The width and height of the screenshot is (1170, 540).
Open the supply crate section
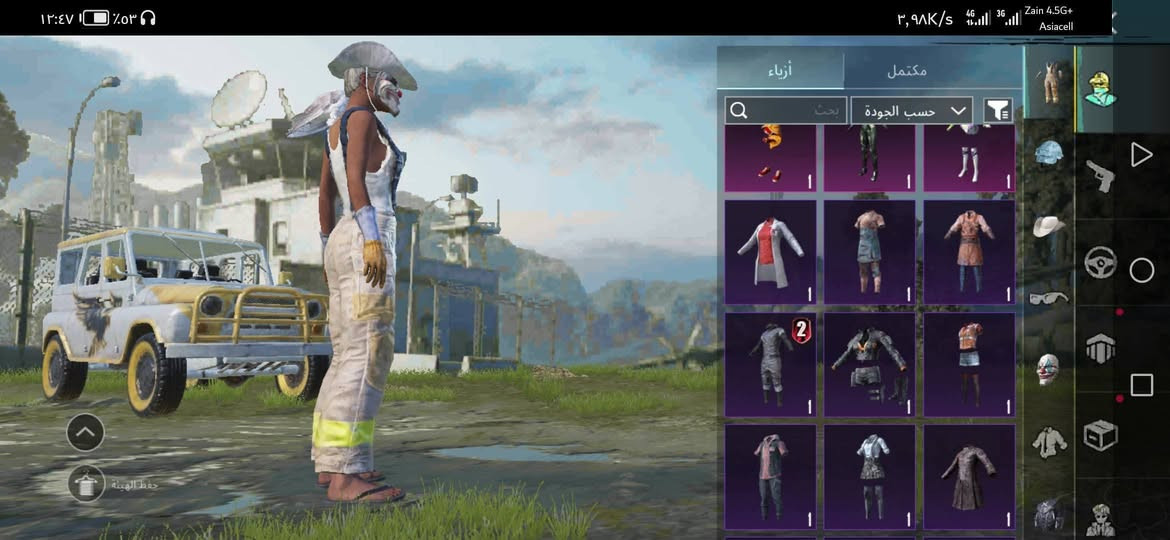1100,435
